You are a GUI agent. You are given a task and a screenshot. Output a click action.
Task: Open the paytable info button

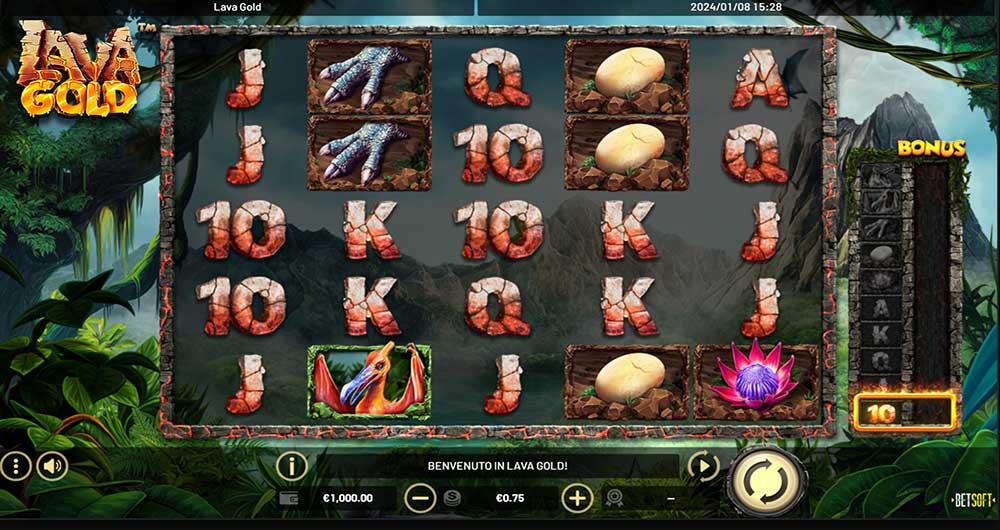[291, 466]
